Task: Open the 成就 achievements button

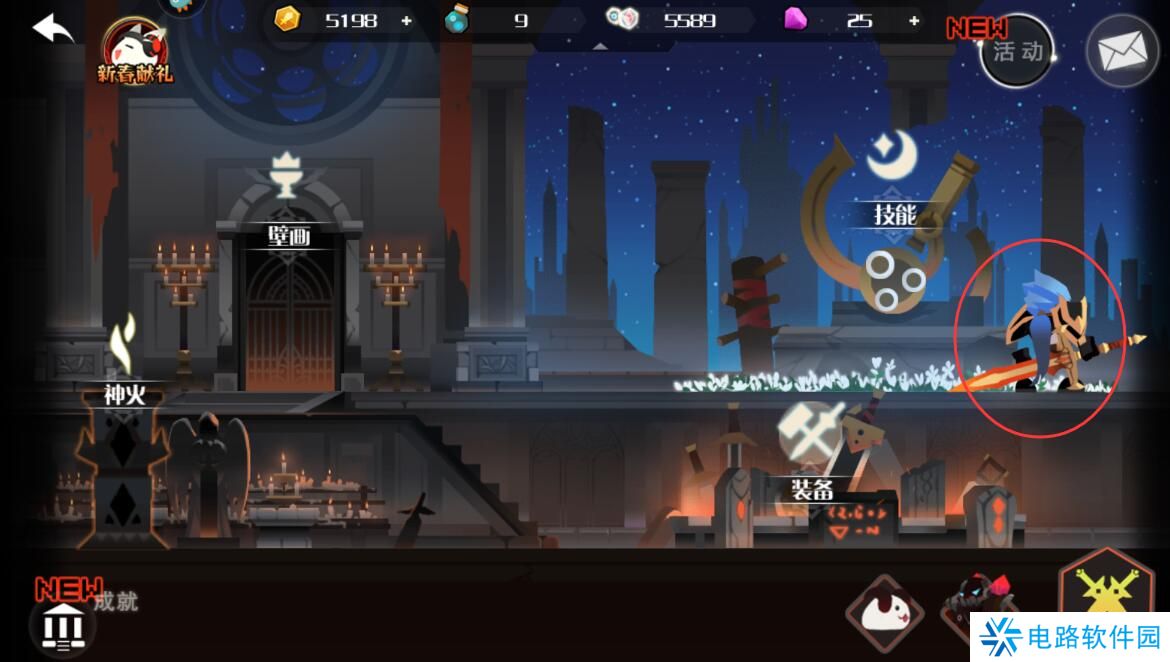Action: 68,626
